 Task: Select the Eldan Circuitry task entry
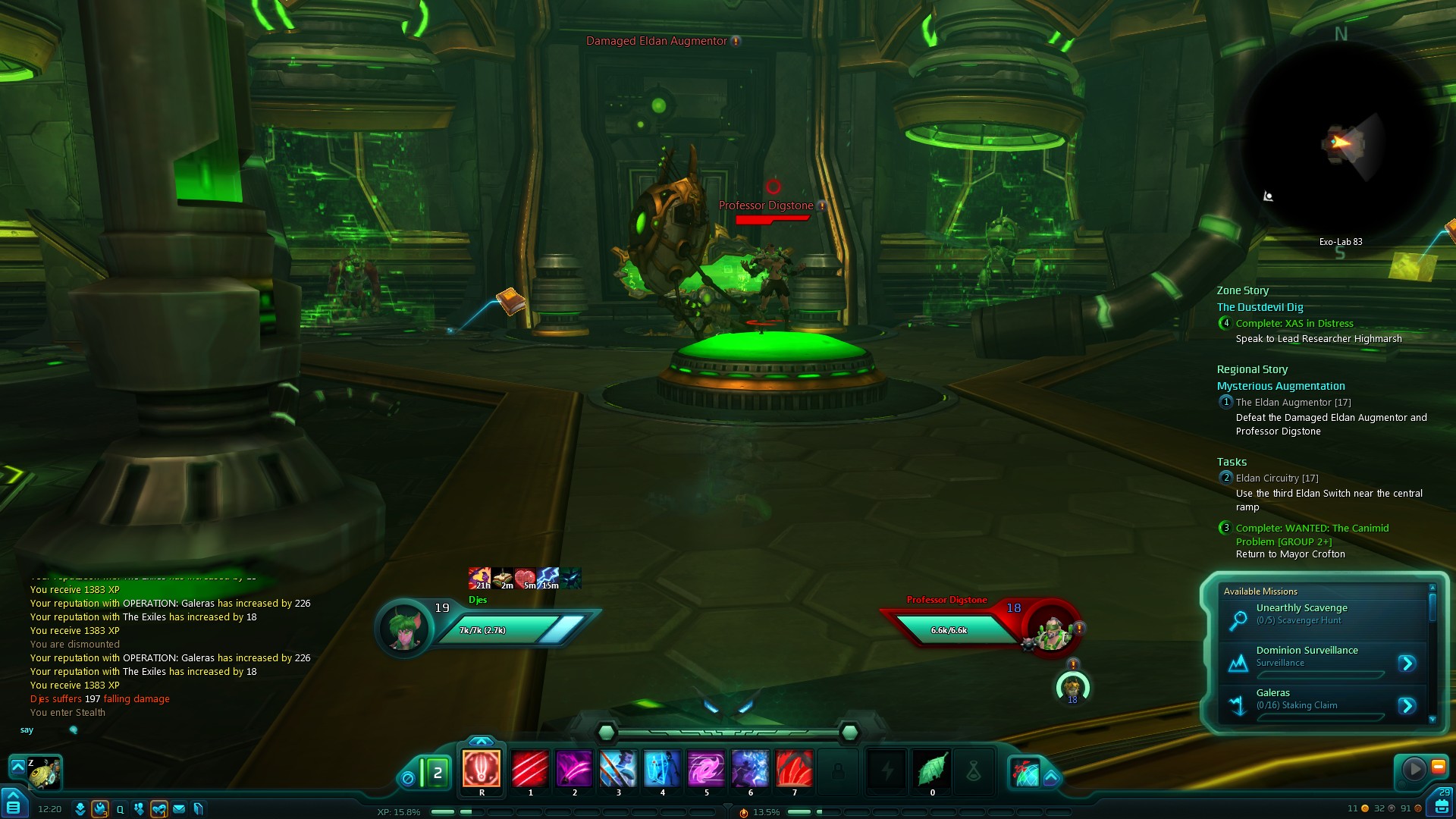(x=1276, y=479)
